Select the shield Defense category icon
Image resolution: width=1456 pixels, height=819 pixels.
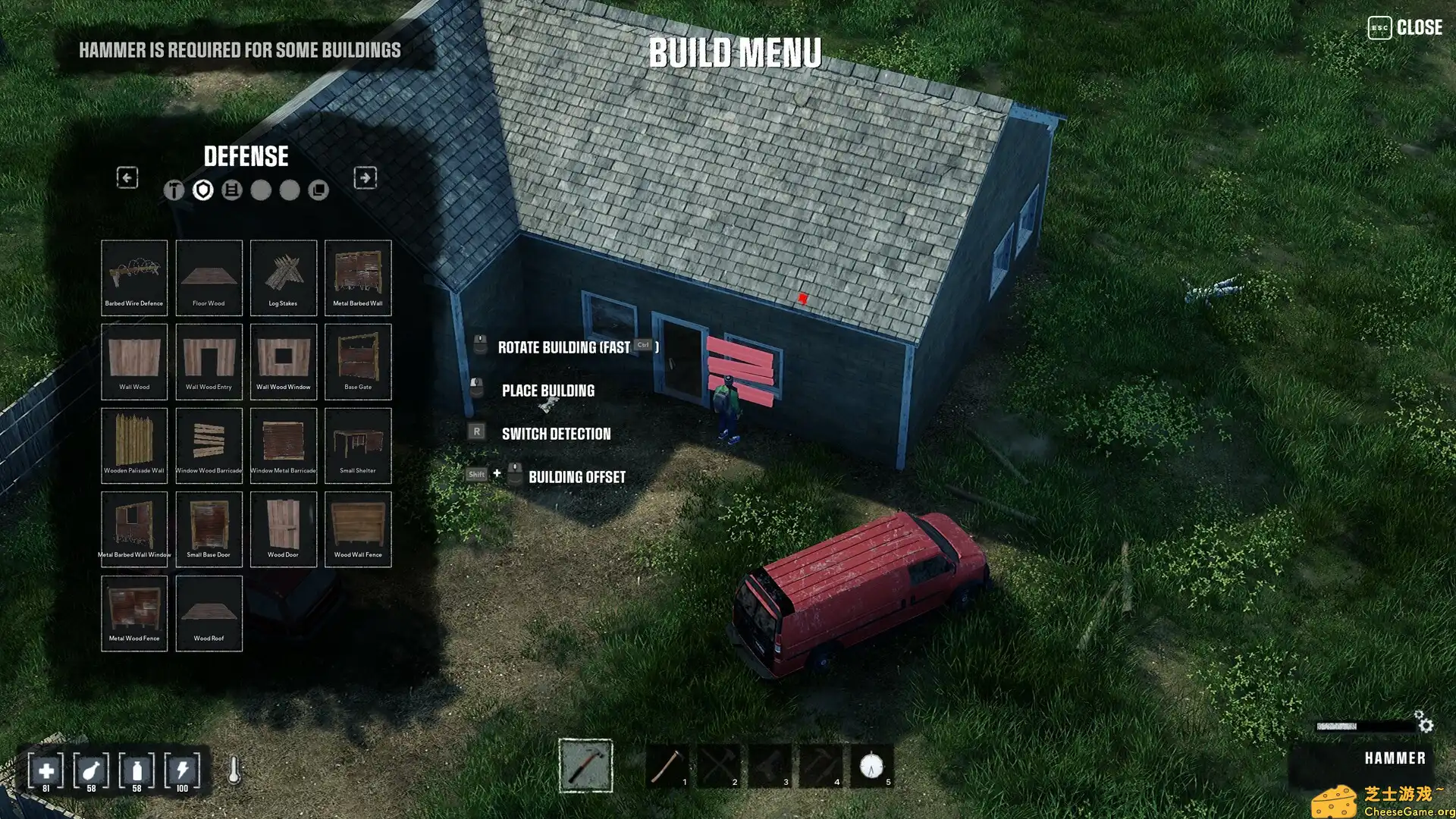pyautogui.click(x=202, y=190)
